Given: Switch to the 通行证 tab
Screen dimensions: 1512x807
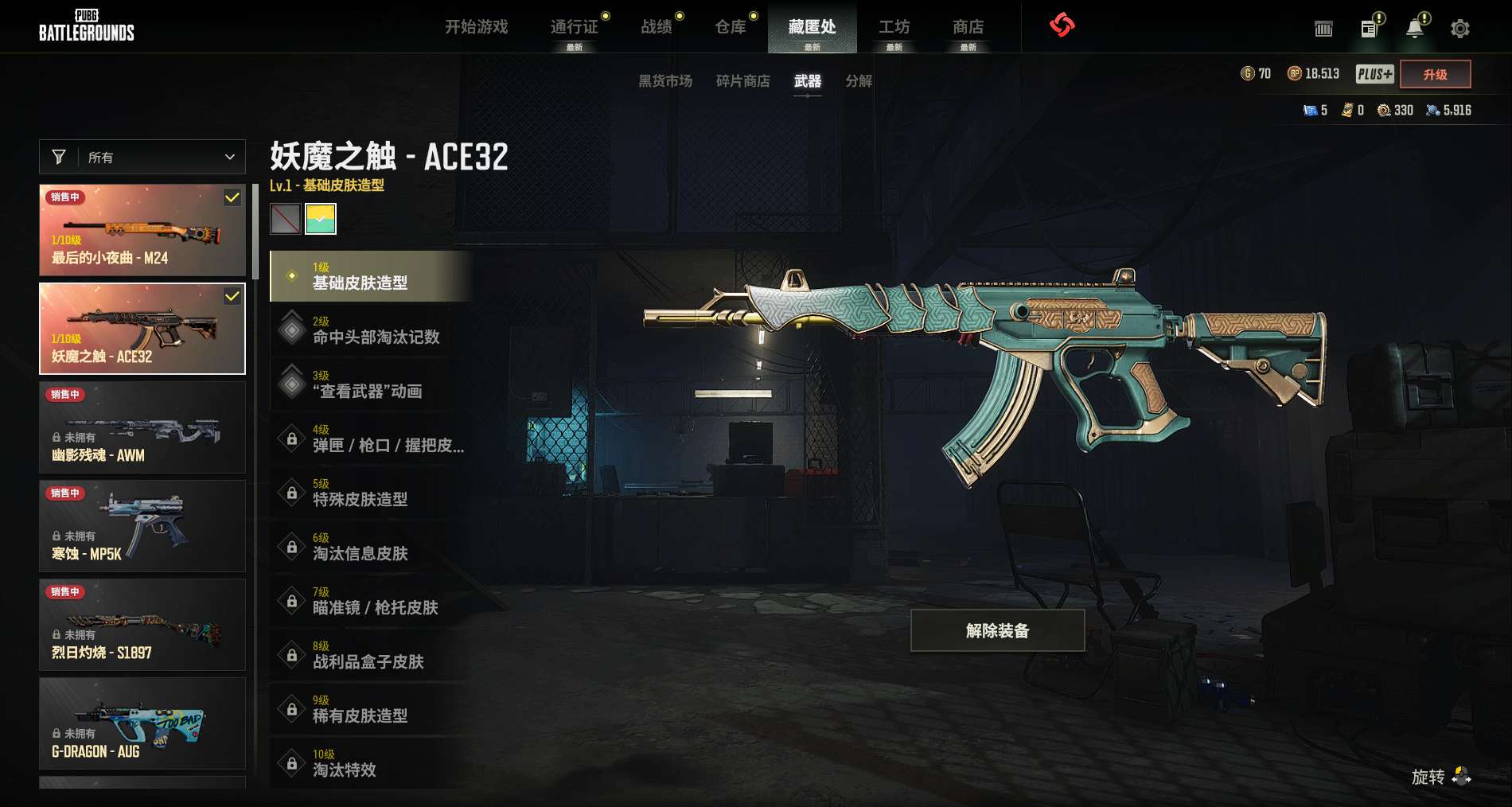Looking at the screenshot, I should 574,27.
